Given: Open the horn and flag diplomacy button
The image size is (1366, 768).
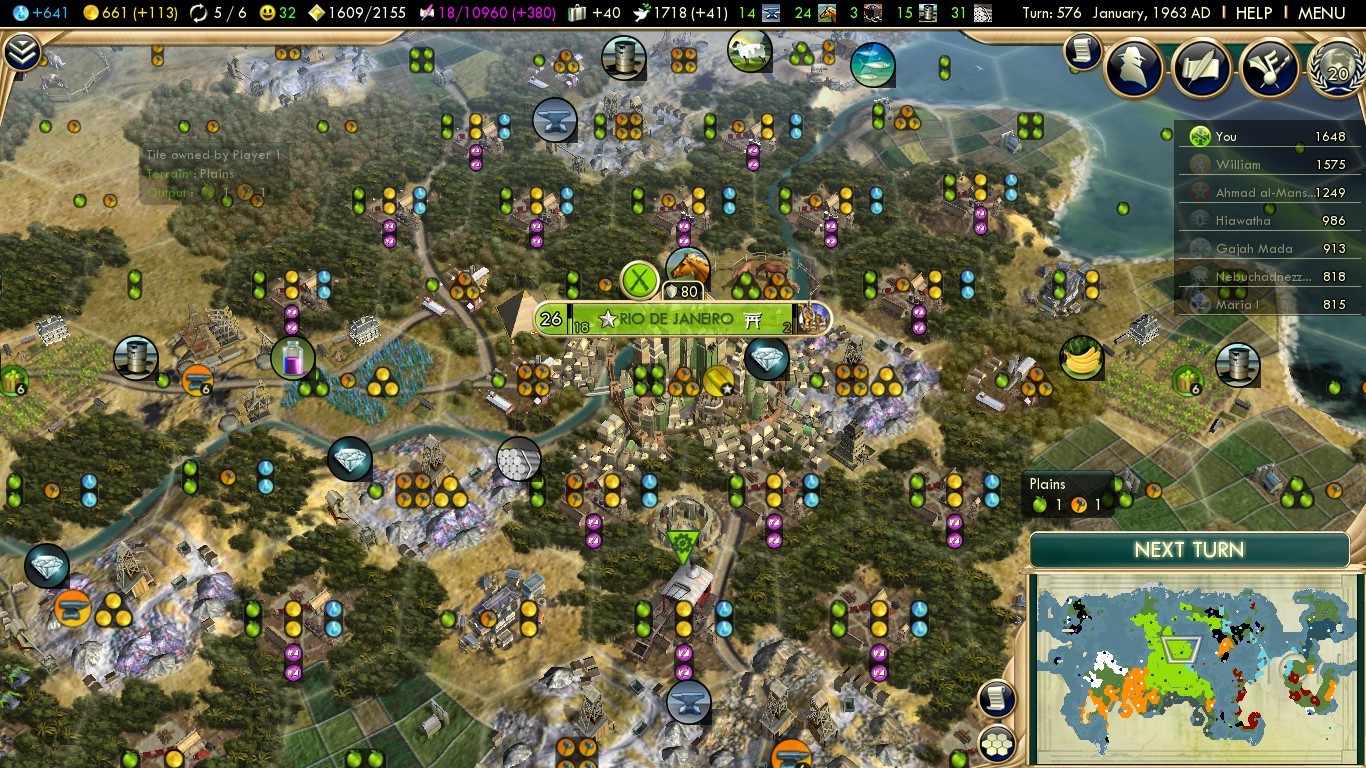Looking at the screenshot, I should pyautogui.click(x=1268, y=67).
